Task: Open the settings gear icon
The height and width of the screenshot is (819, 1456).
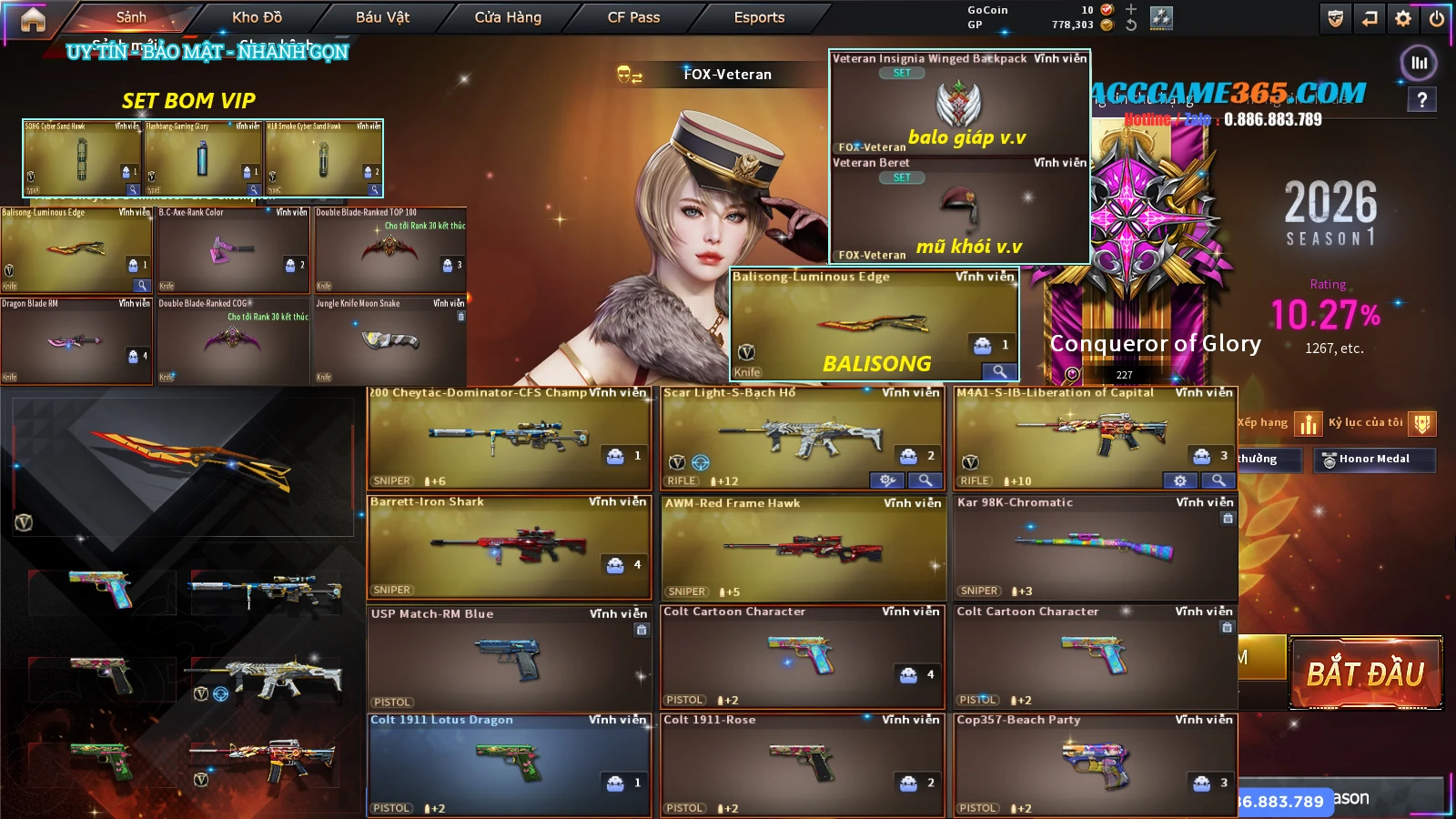Action: point(1403,18)
